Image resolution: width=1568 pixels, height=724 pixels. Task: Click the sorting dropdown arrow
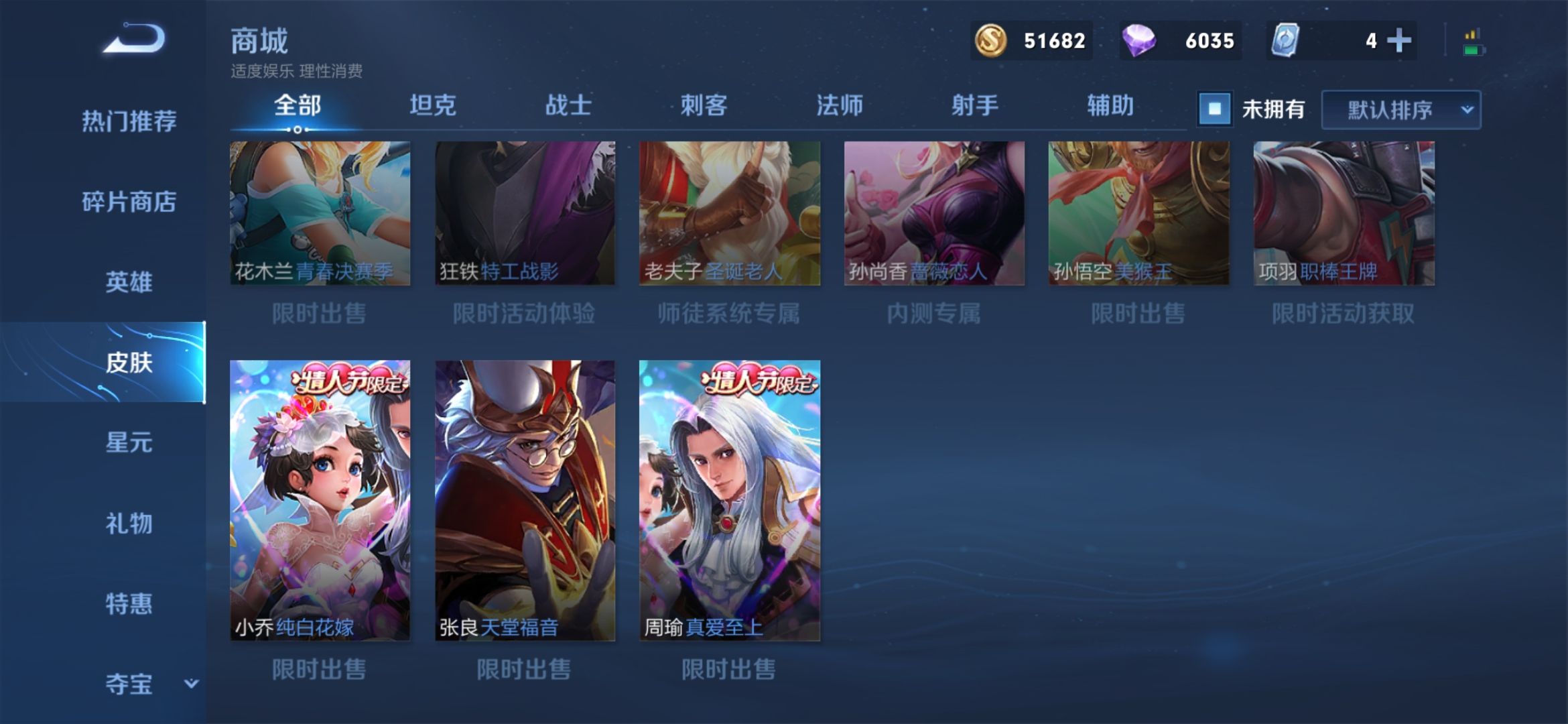point(1467,110)
